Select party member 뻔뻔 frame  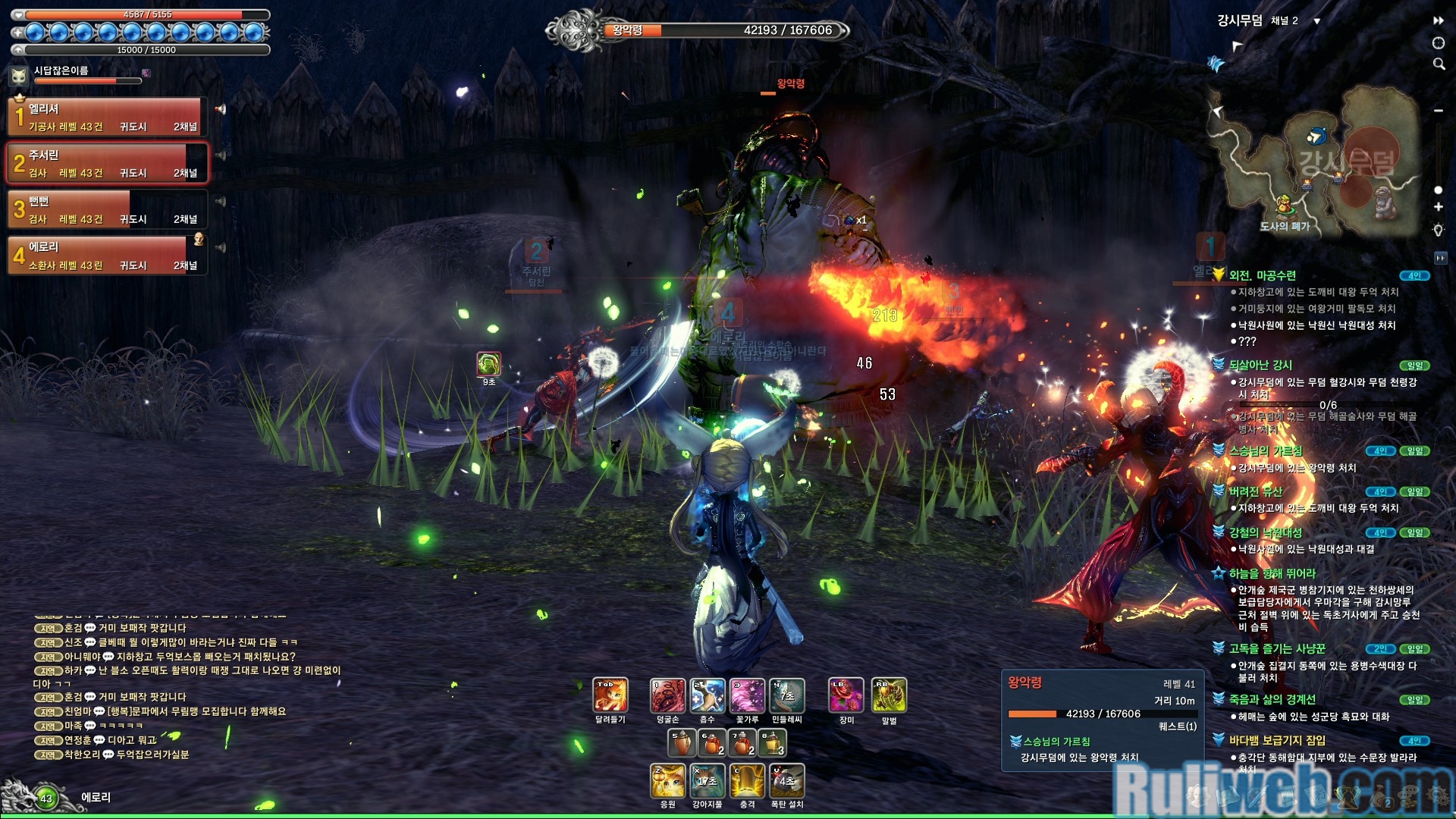tap(108, 209)
